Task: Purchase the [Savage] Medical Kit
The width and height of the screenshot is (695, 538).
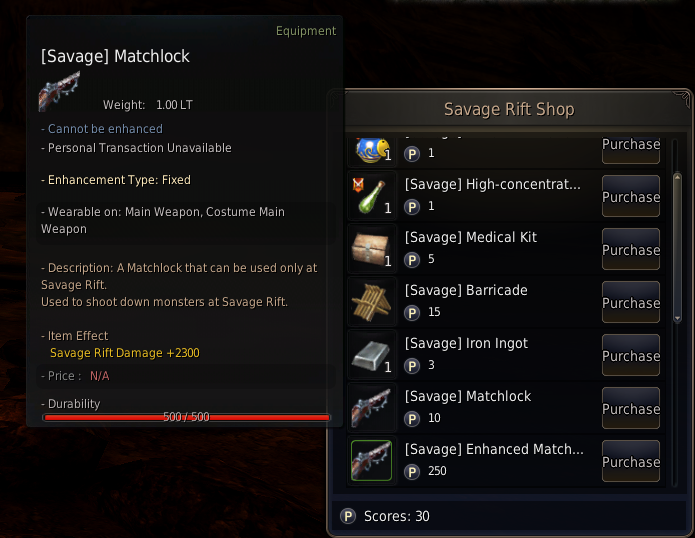Action: pyautogui.click(x=630, y=249)
